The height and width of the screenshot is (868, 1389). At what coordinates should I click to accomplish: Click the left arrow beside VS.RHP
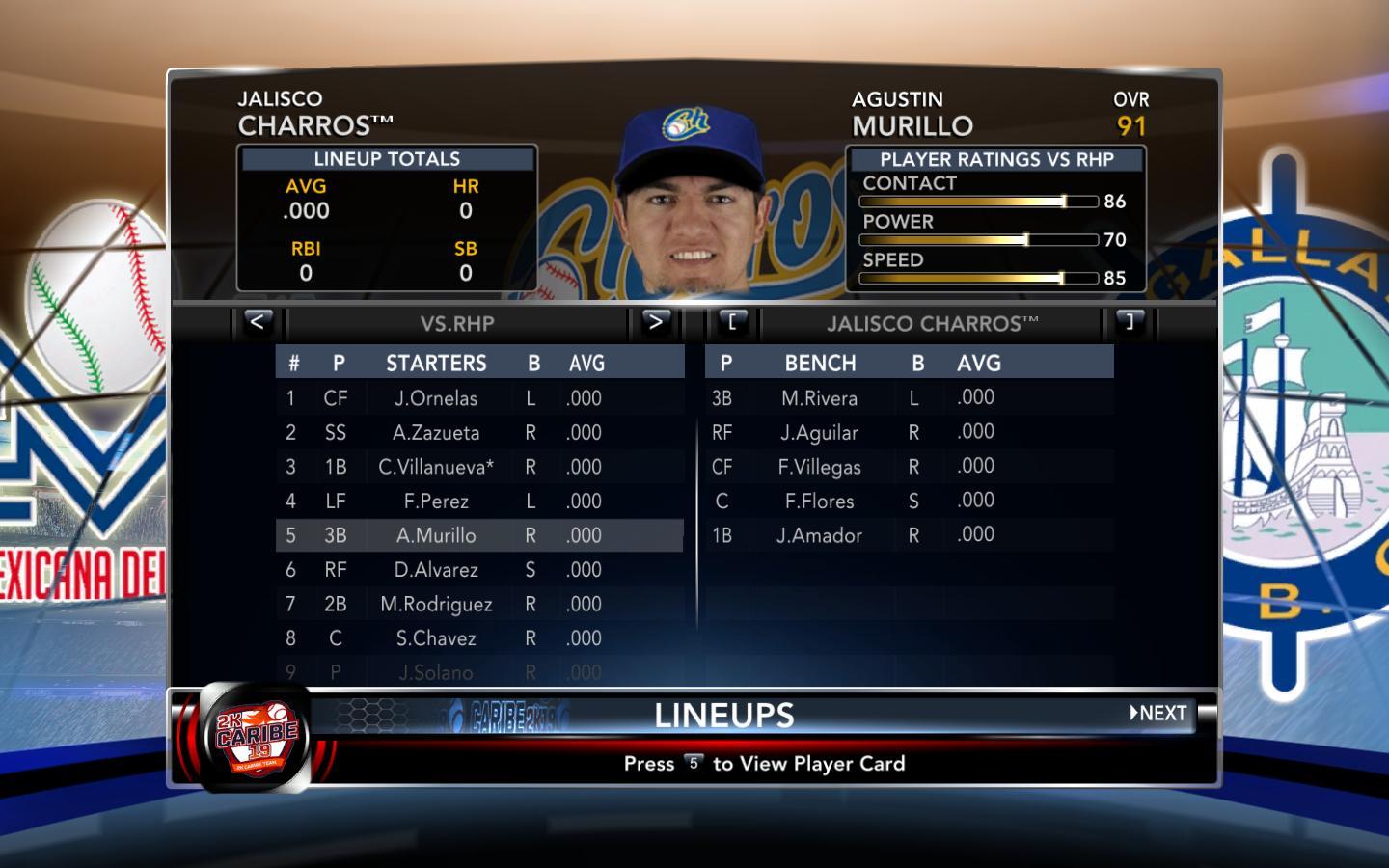257,322
